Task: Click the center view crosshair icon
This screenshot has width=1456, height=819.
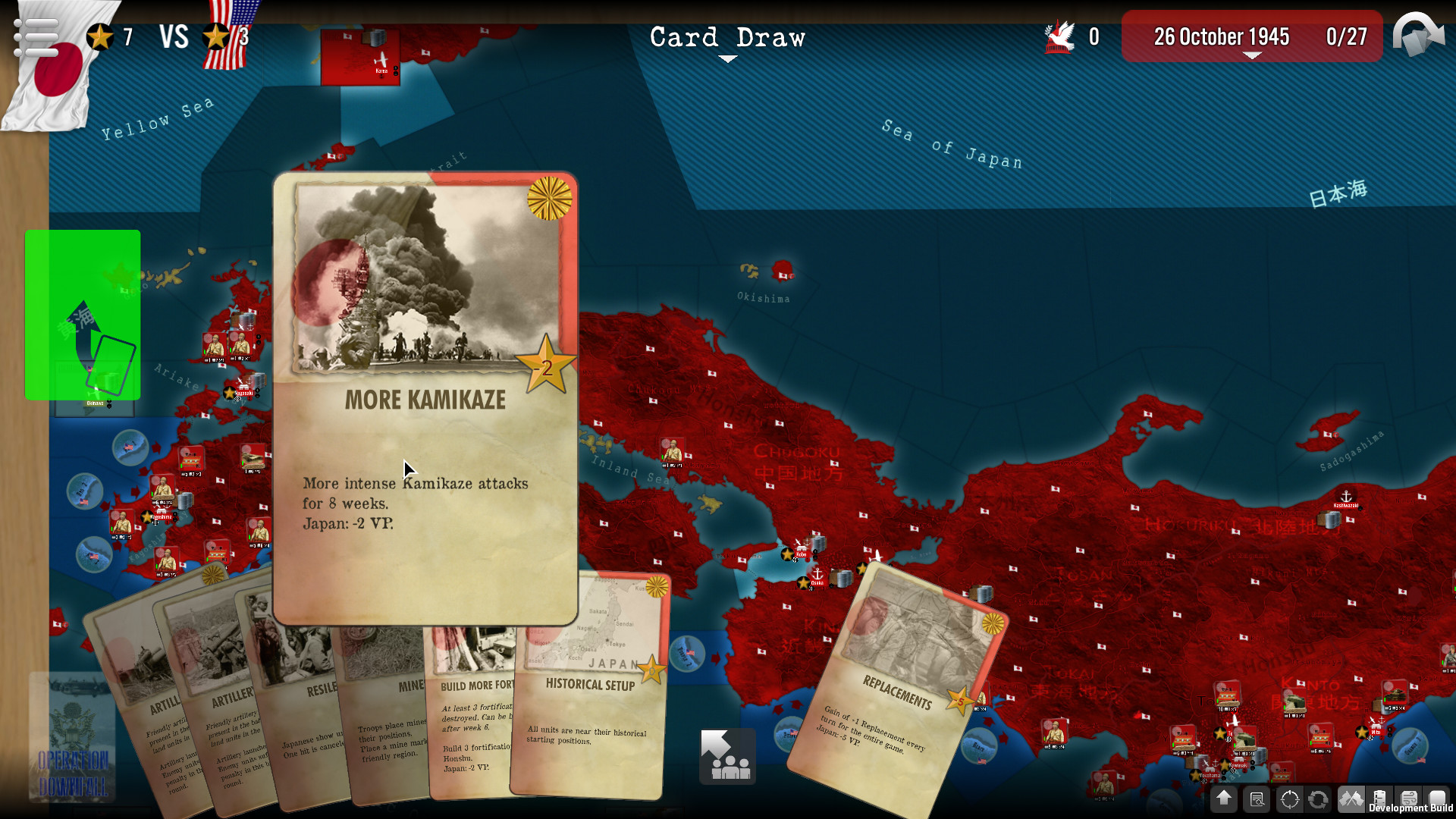Action: (x=1289, y=800)
